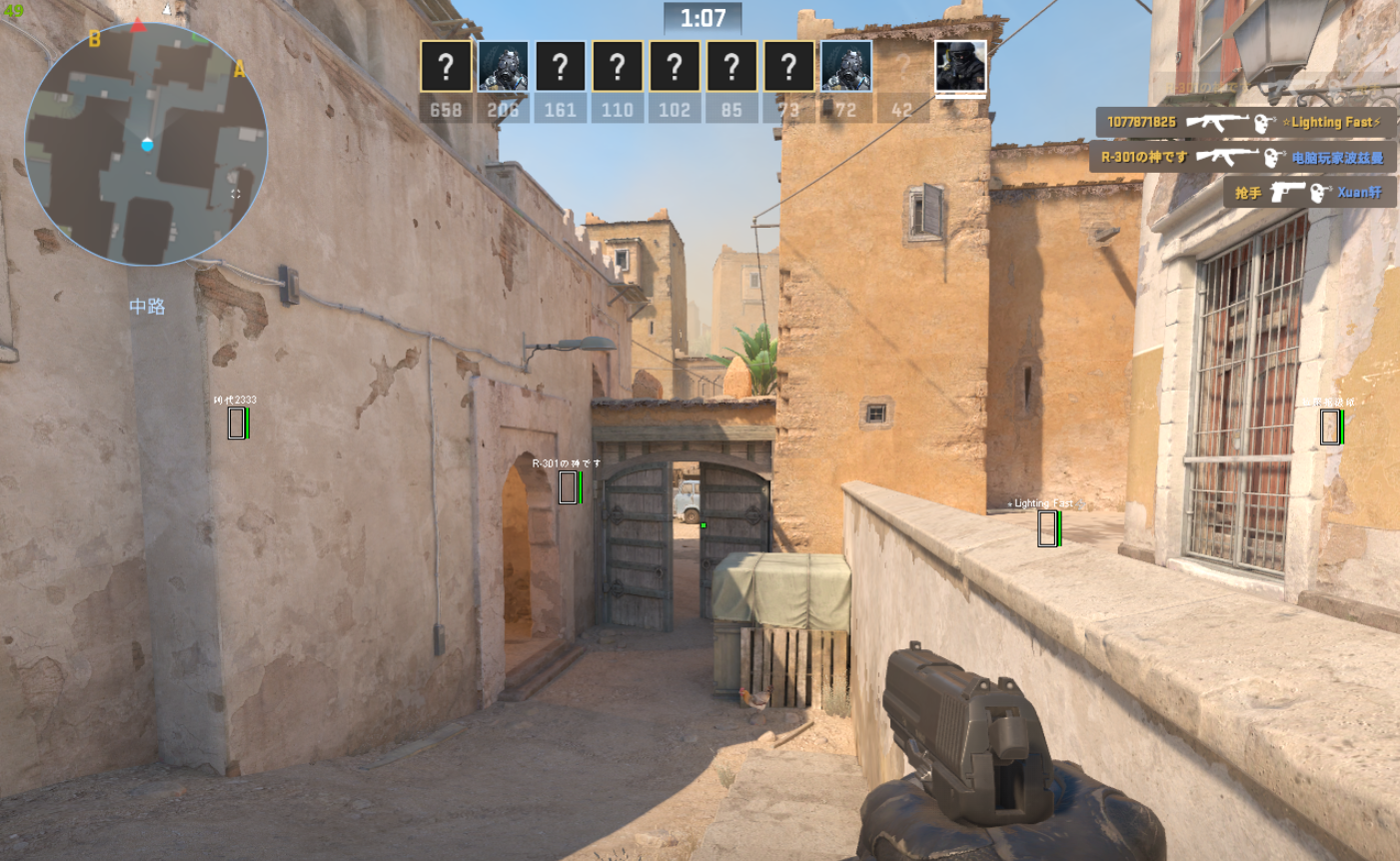1400x861 pixels.
Task: Click the kill feed row showing Xuan轩
Action: pos(1309,193)
